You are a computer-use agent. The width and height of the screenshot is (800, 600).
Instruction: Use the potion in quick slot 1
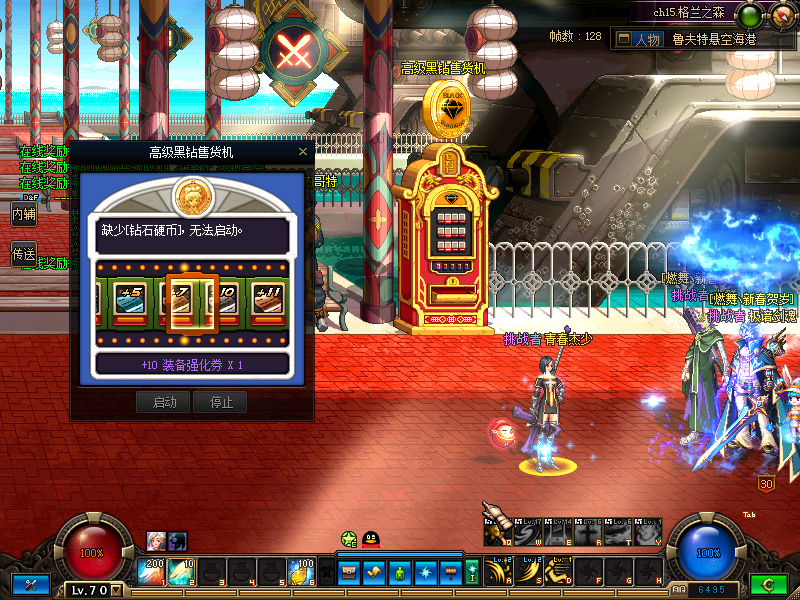pos(154,572)
